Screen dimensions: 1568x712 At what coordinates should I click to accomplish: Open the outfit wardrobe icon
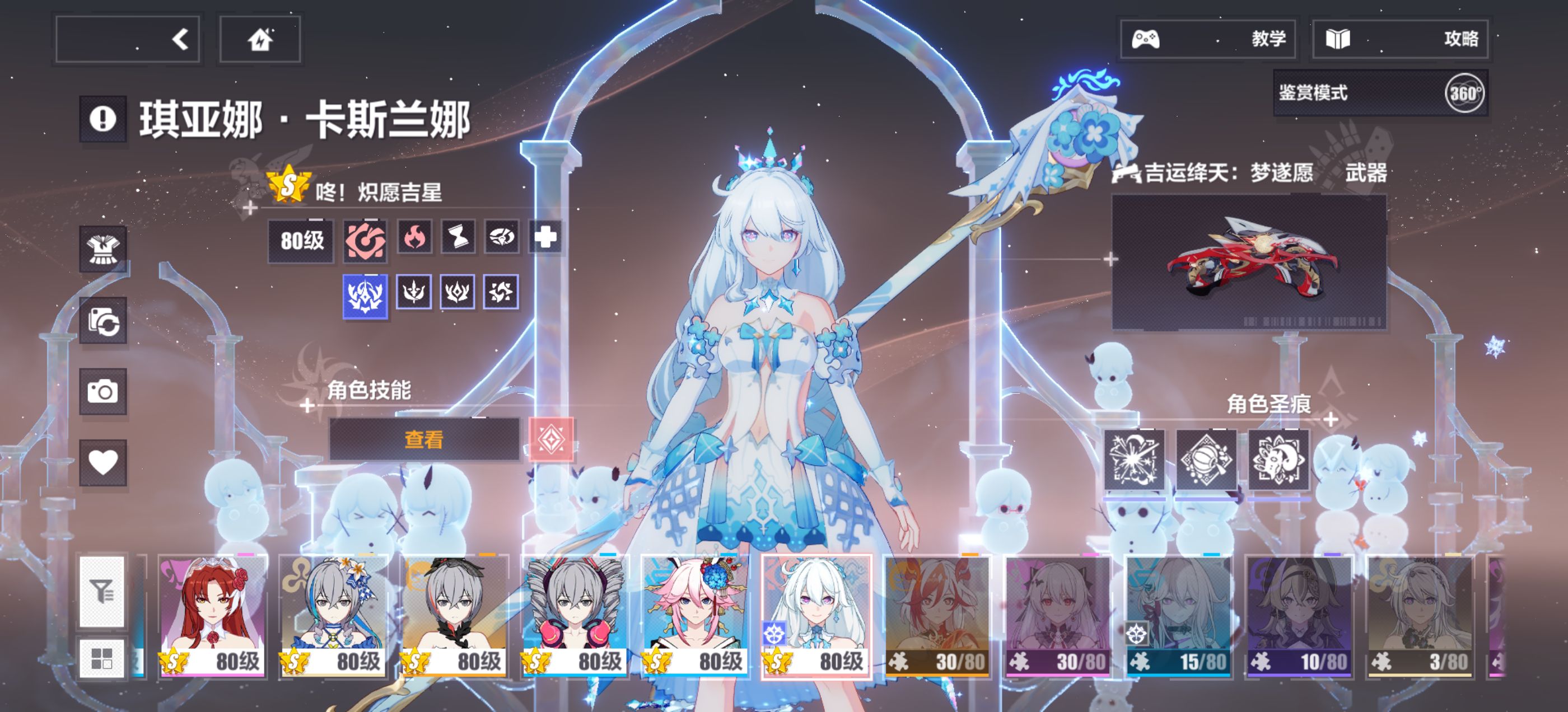click(103, 250)
